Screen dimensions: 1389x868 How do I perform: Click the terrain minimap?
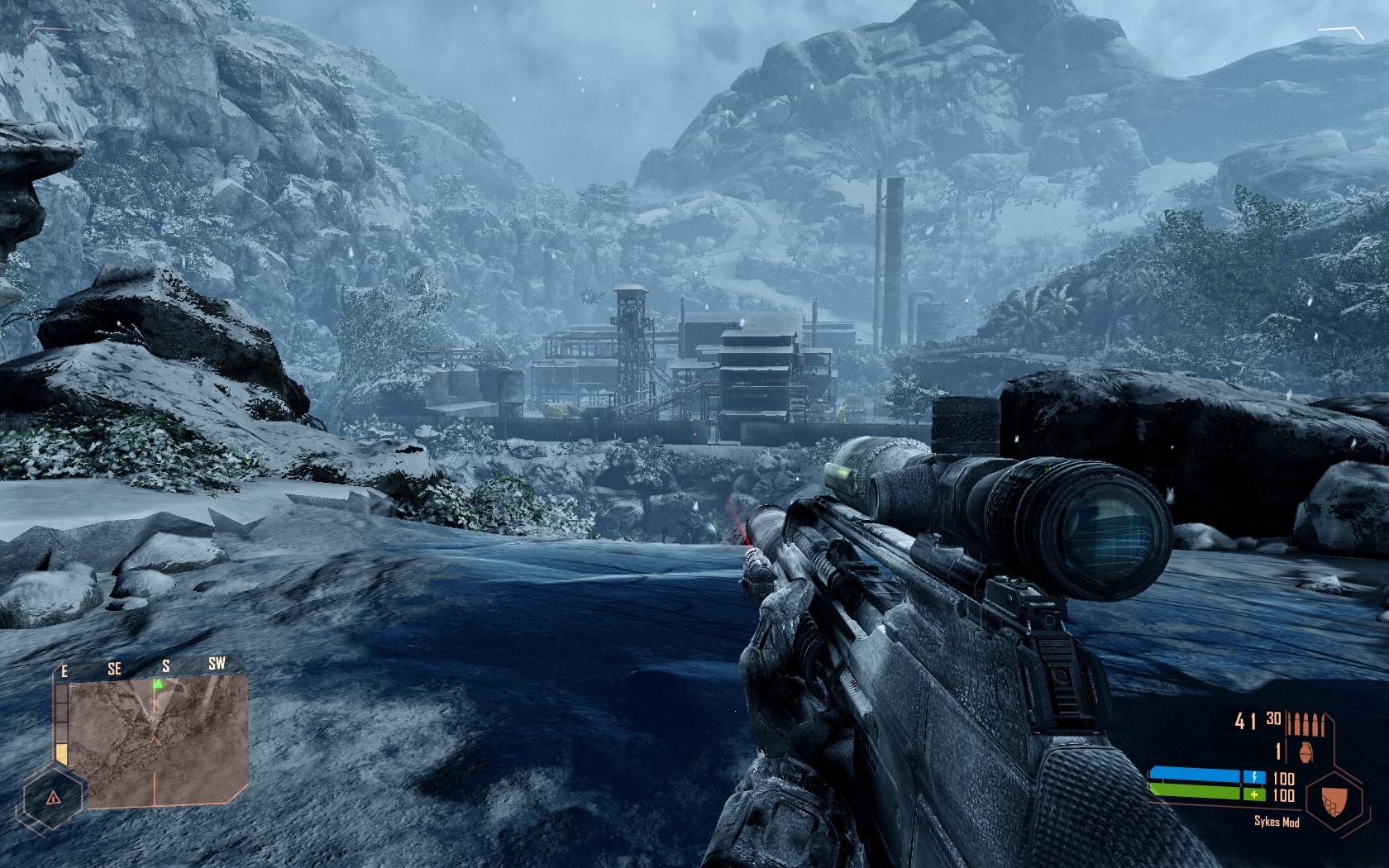157,740
